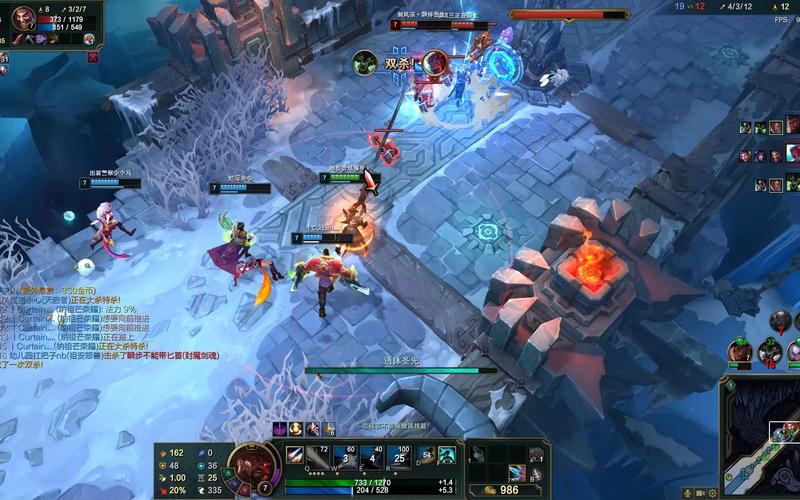The image size is (800, 500).
Task: Toggle the microphone button beside the minimap
Action: [687, 493]
